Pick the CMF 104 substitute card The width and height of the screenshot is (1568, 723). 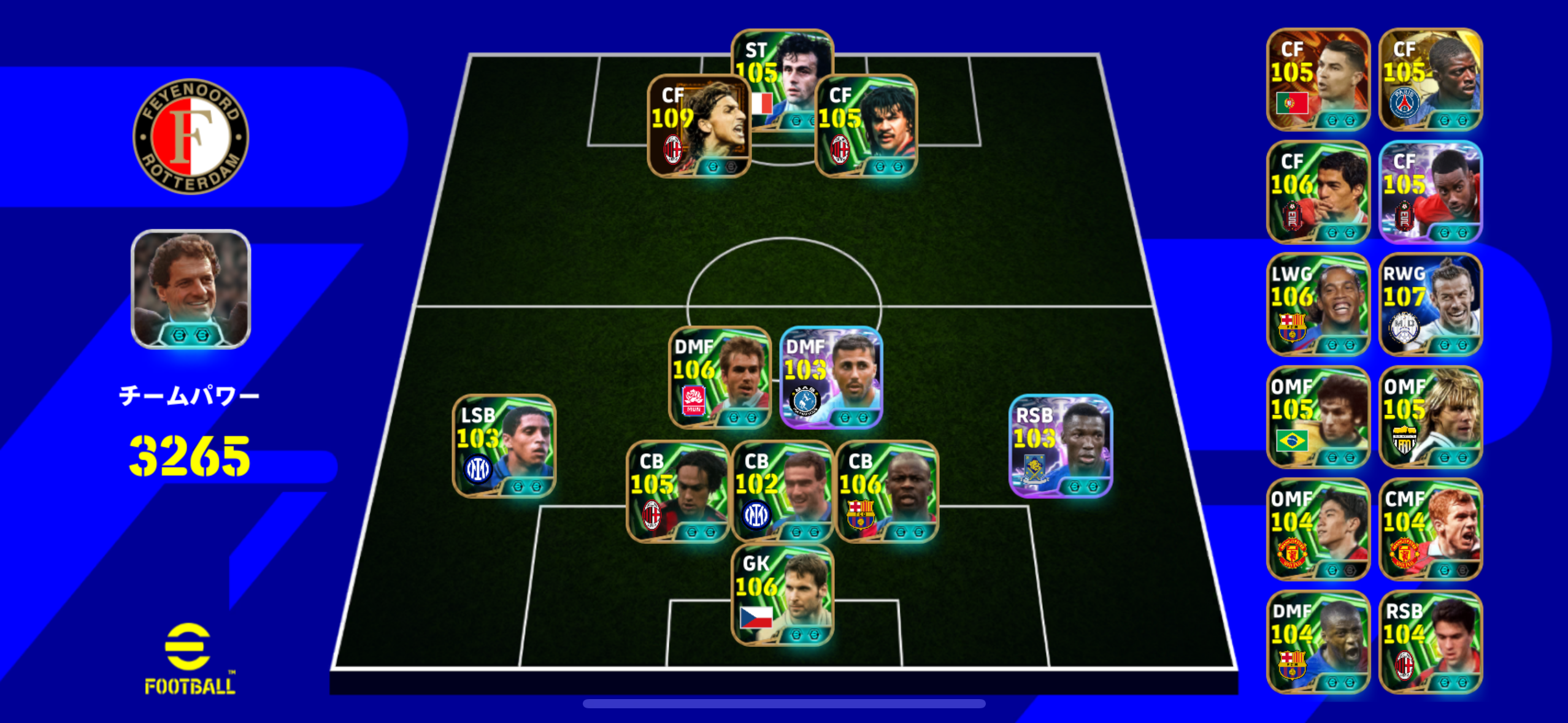pos(1430,529)
